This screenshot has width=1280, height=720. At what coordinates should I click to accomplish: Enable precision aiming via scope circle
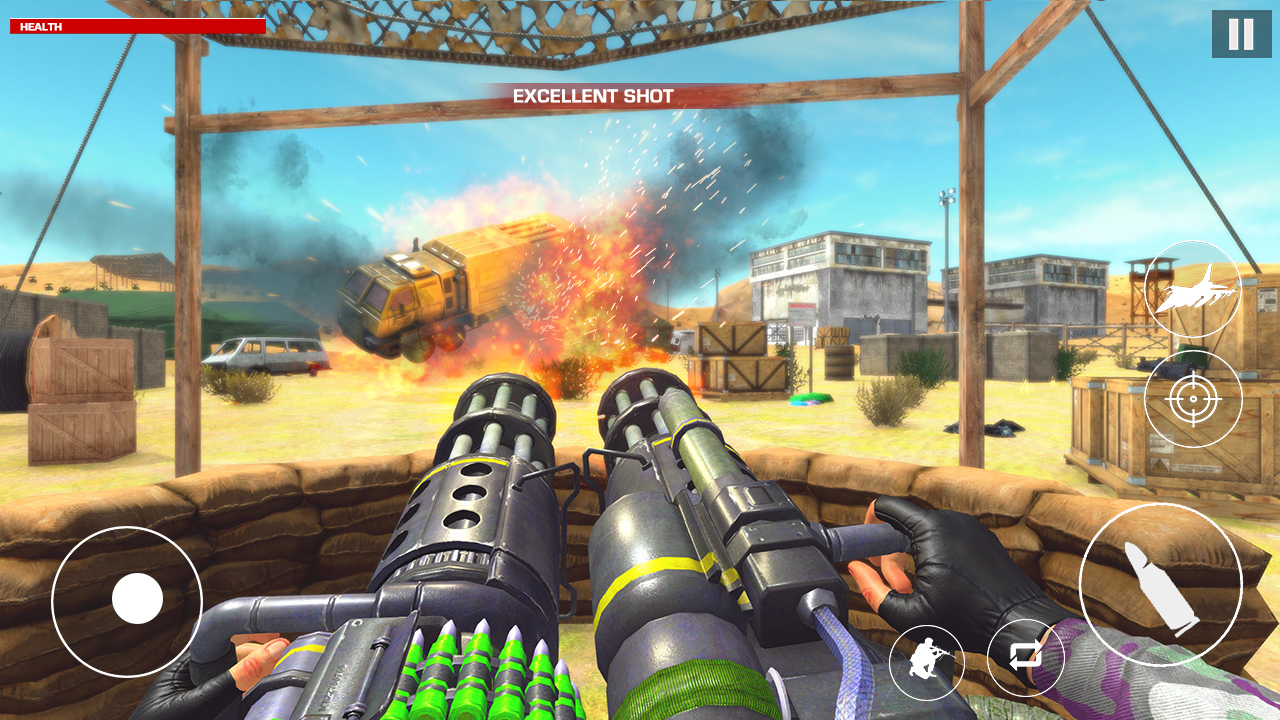[1193, 397]
